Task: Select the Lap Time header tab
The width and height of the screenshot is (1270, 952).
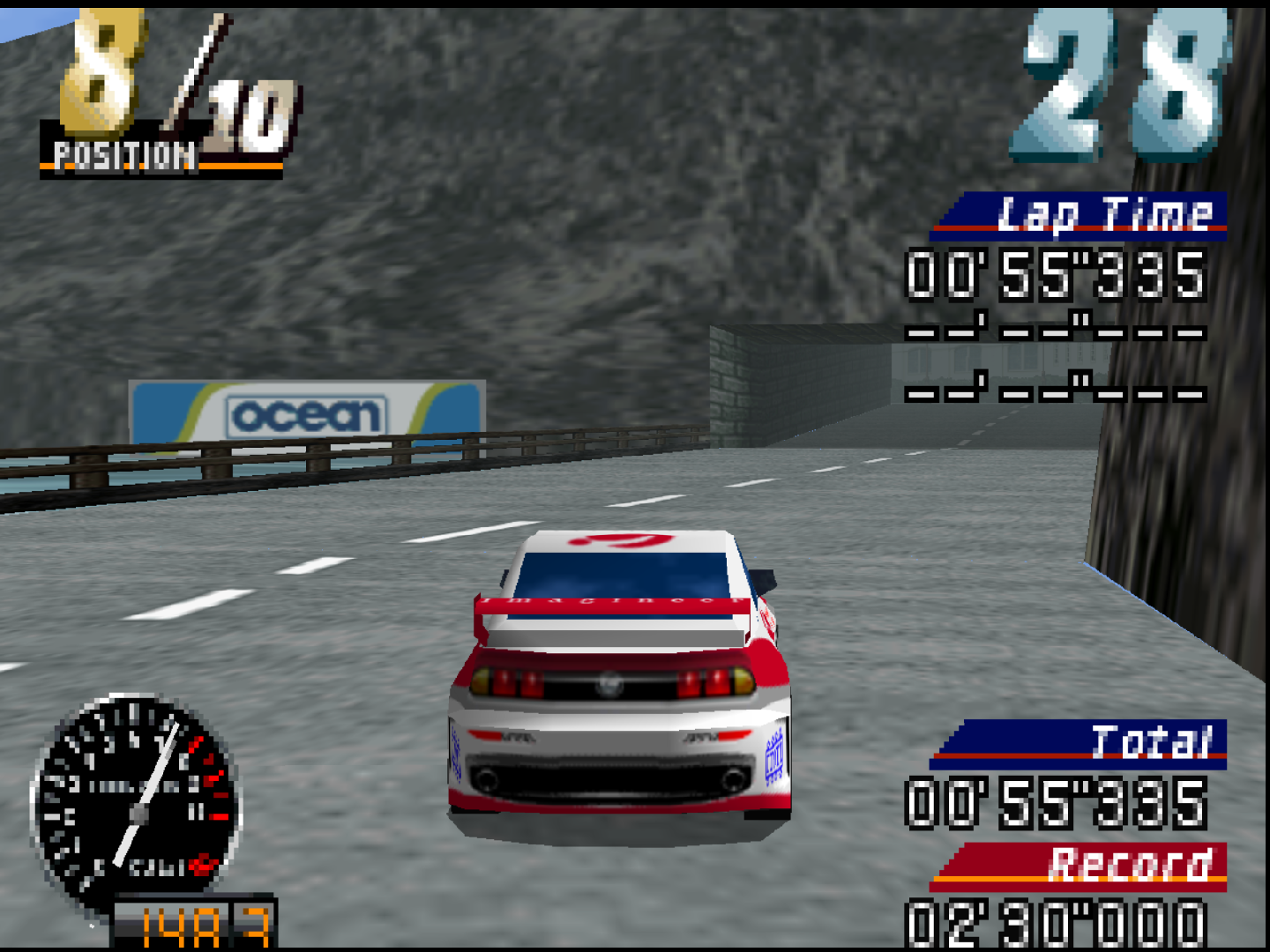Action: point(1107,212)
